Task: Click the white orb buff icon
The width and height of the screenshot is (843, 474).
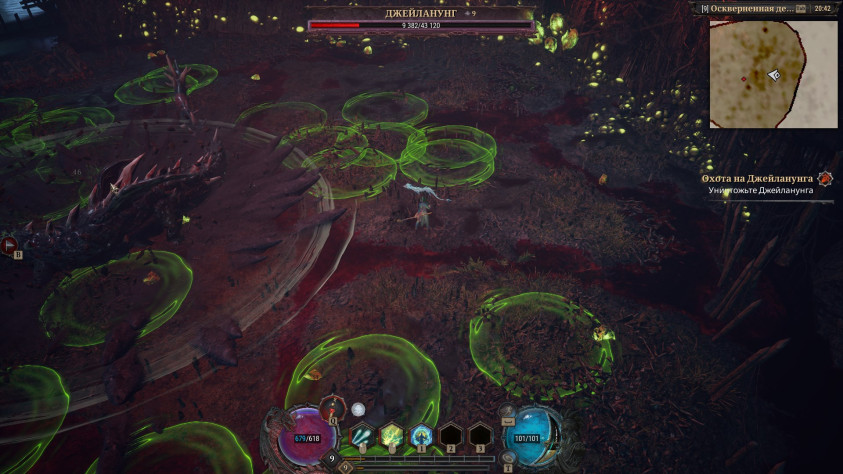Action: (x=358, y=409)
